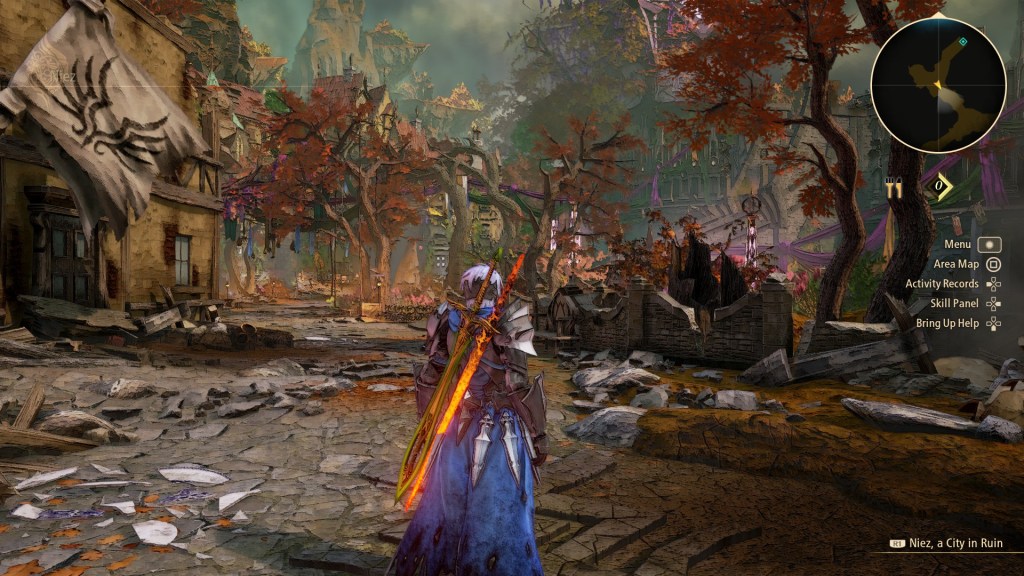This screenshot has width=1024, height=576.
Task: Click the circular minimap
Action: [938, 86]
